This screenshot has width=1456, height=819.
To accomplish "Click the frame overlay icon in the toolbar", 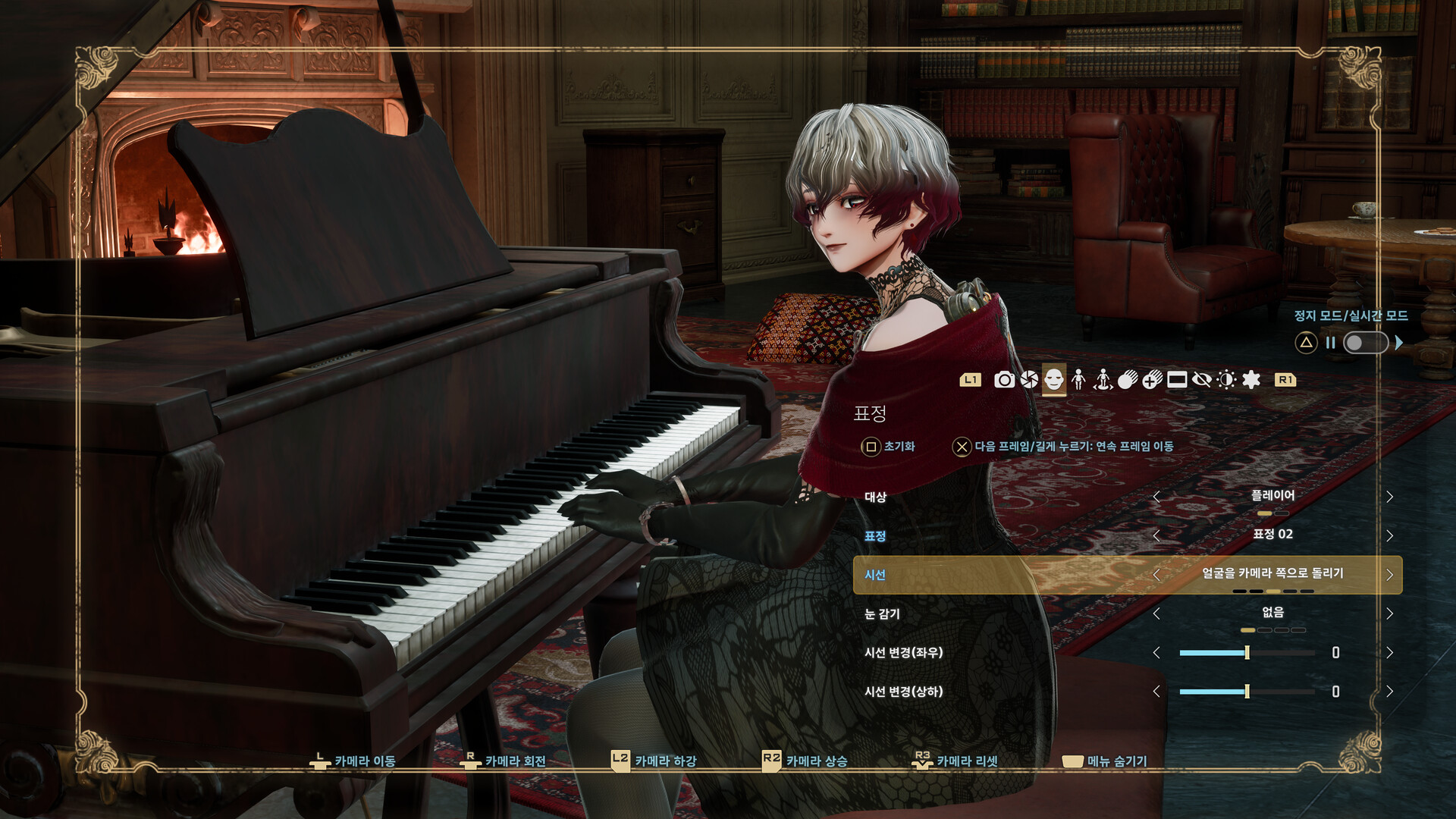I will point(1177,381).
